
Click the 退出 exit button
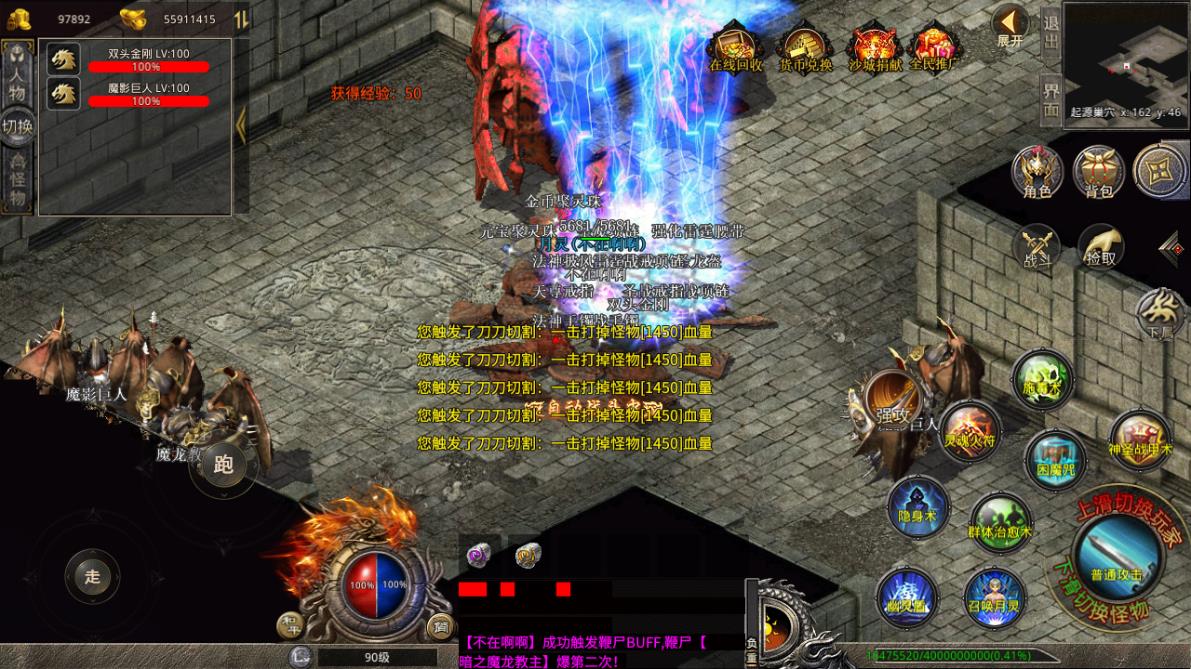(1050, 32)
